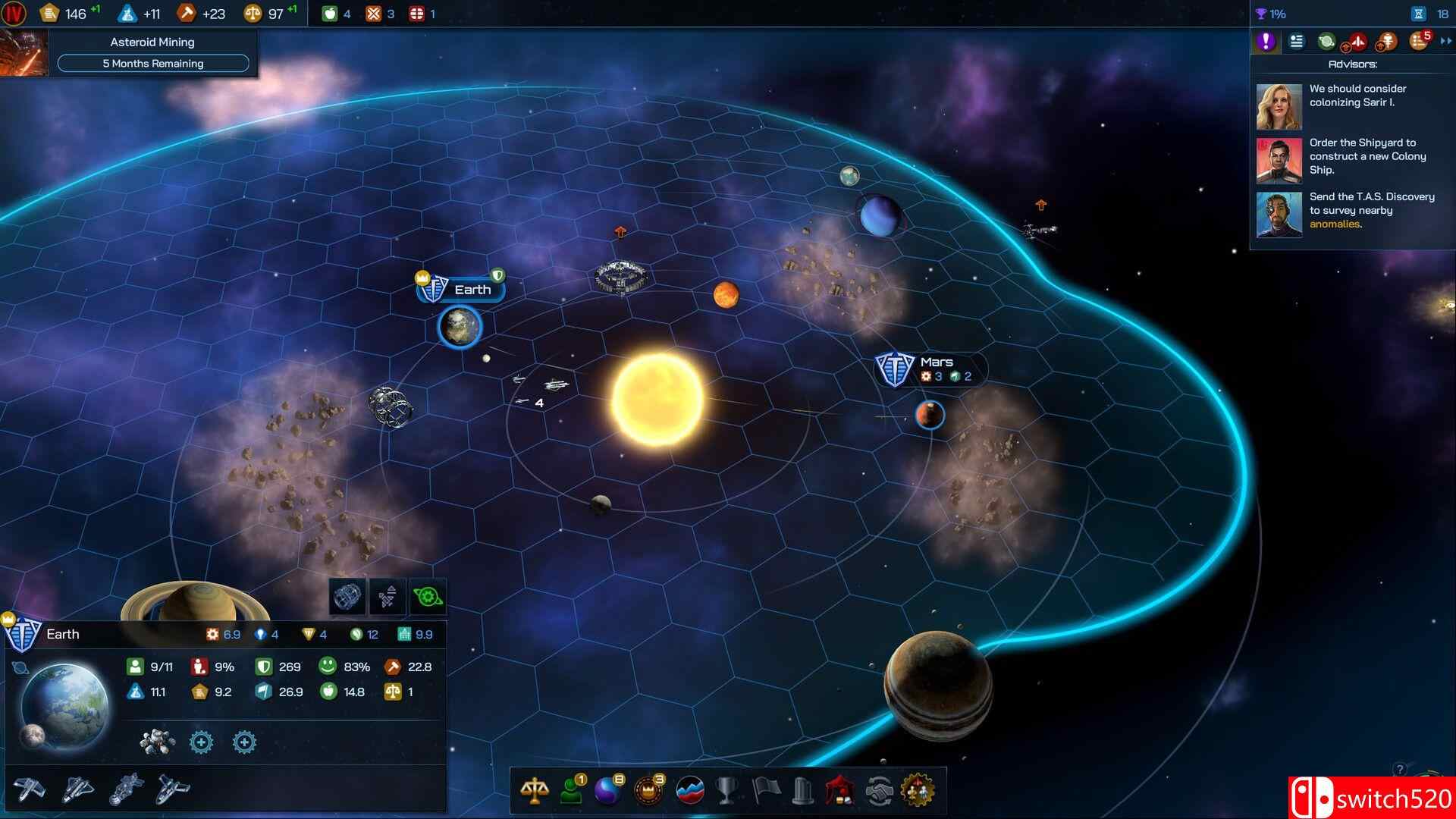Open the economy graph icon in bottom bar

tap(689, 791)
